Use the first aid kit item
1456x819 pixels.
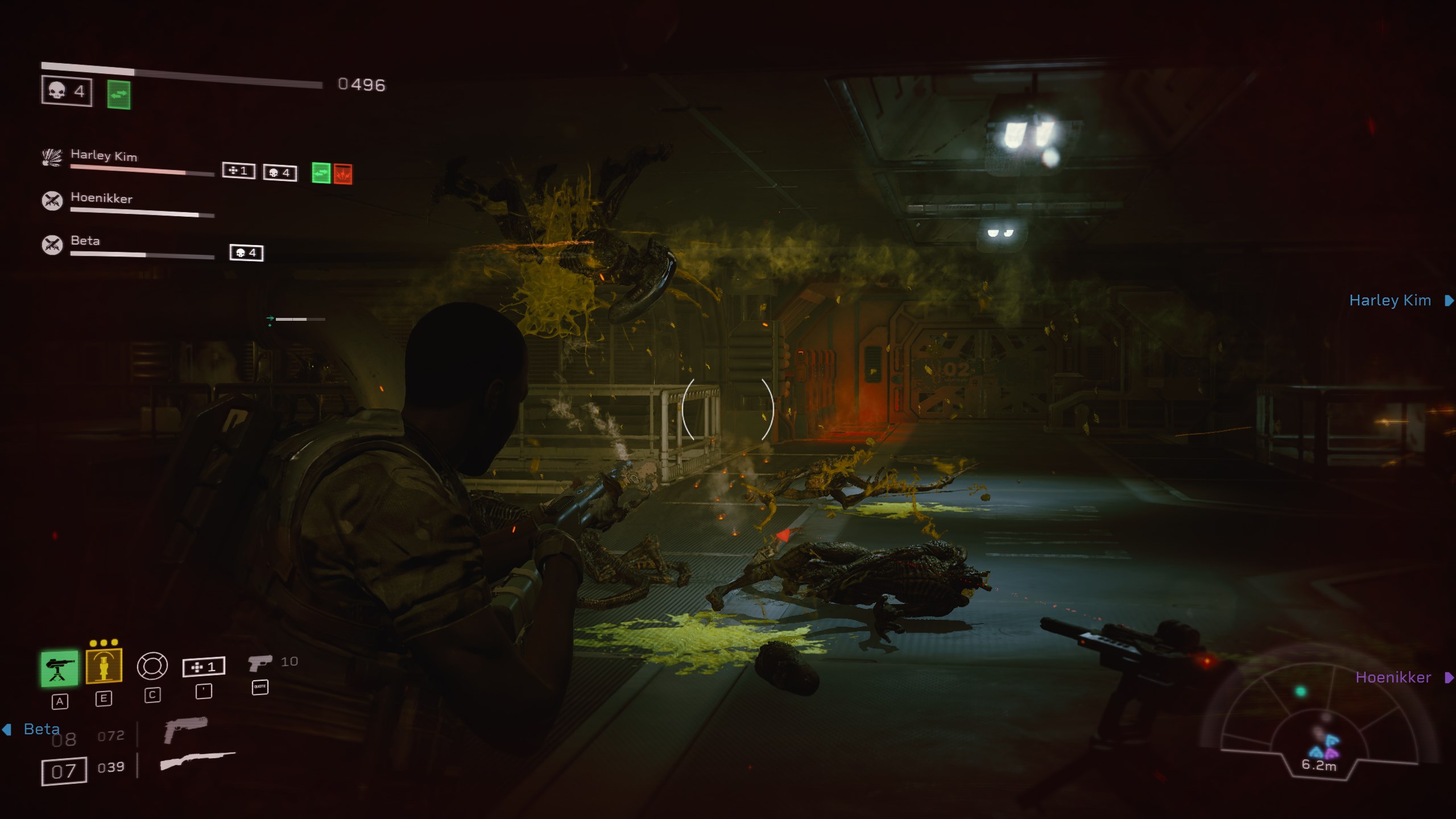point(204,667)
